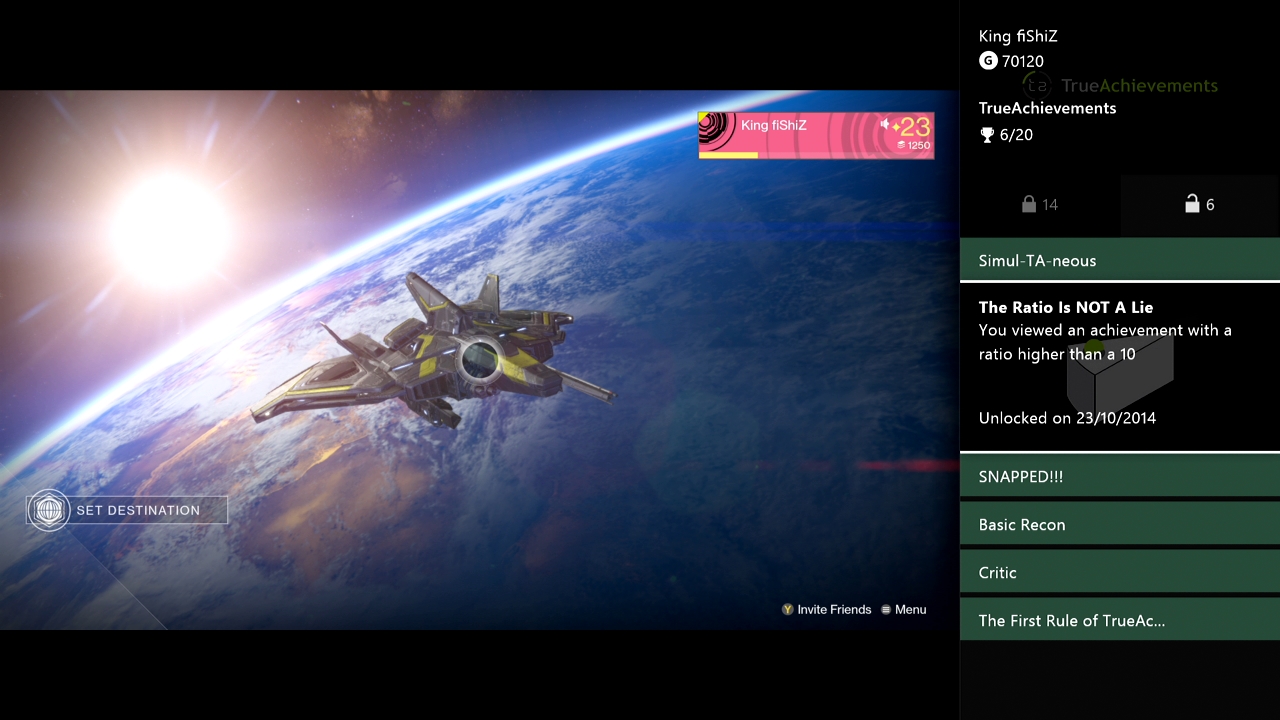The width and height of the screenshot is (1280, 720).
Task: Open the King fiShiZ player banner
Action: (816, 135)
